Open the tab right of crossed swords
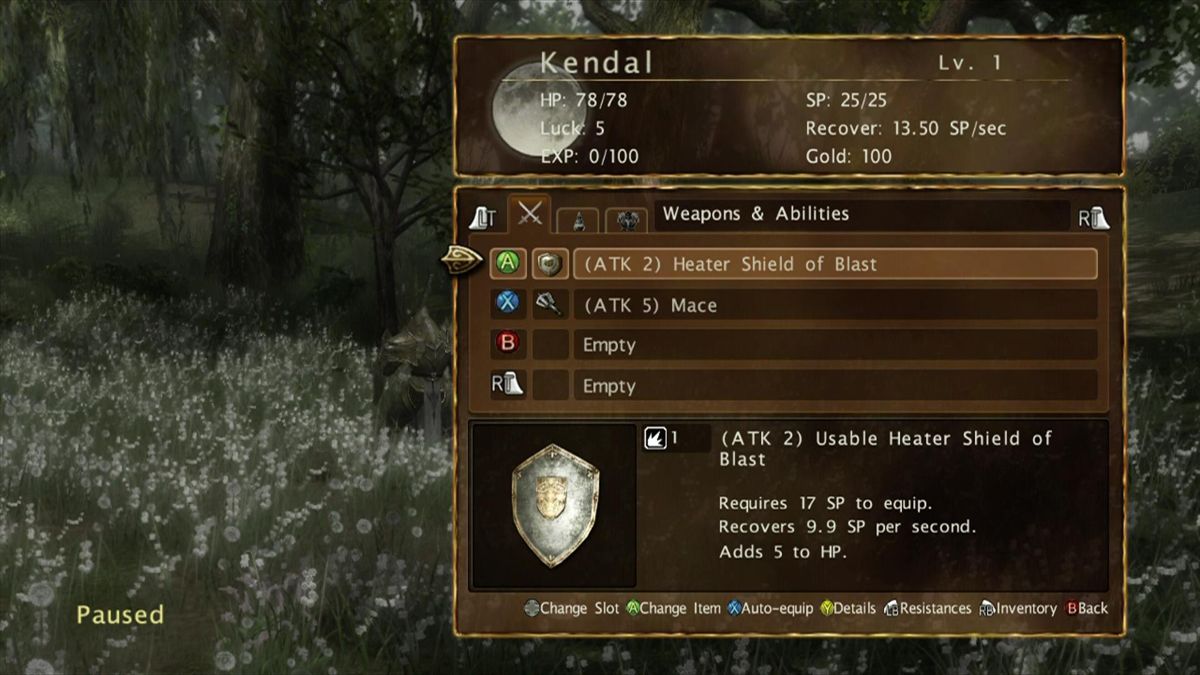The width and height of the screenshot is (1200, 675). pos(579,219)
